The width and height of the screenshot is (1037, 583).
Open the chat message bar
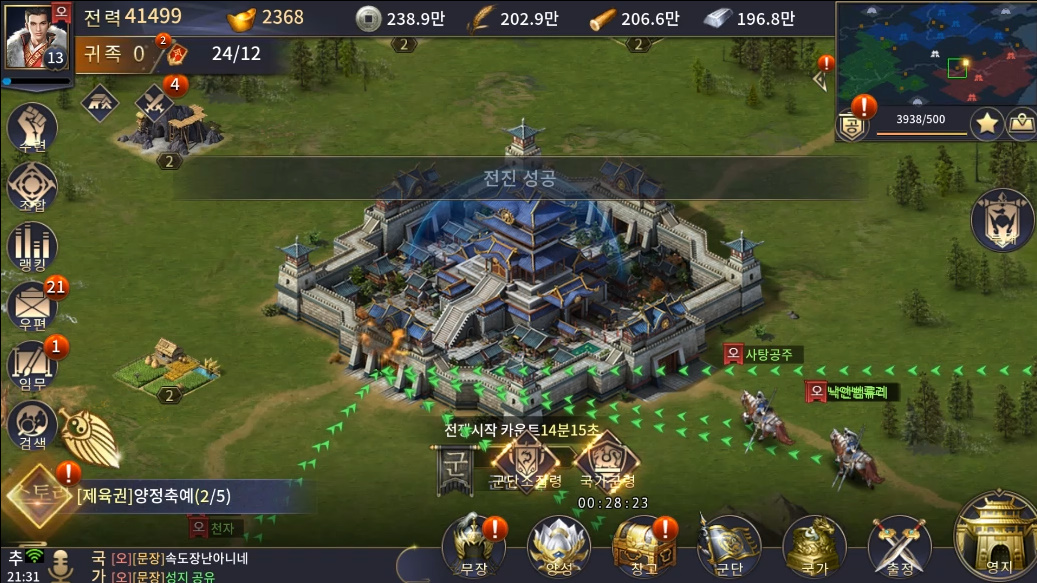(x=240, y=566)
